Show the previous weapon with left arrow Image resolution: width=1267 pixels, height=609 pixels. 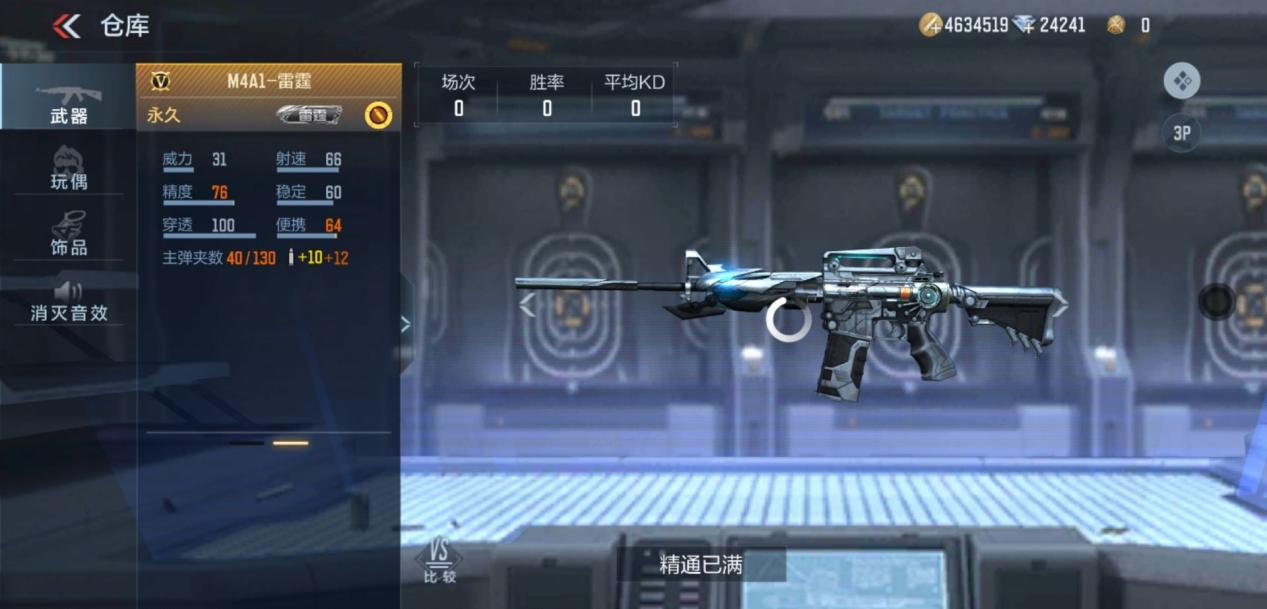click(527, 306)
